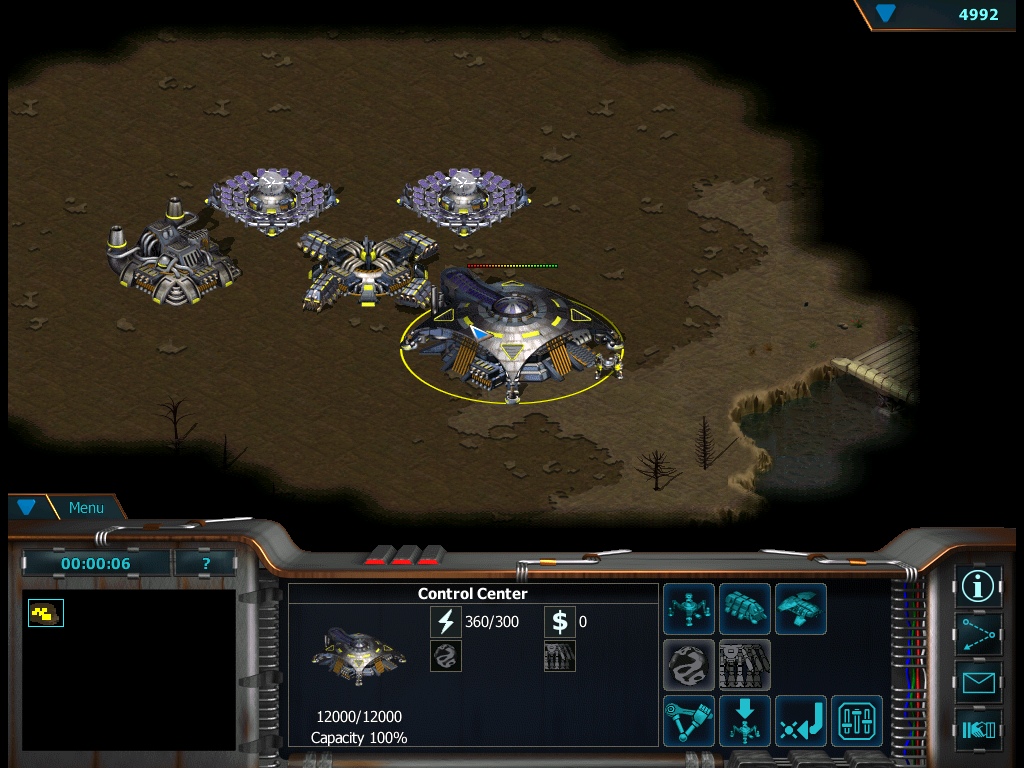This screenshot has width=1024, height=768.
Task: Open the envelope messages button
Action: pyautogui.click(x=978, y=682)
